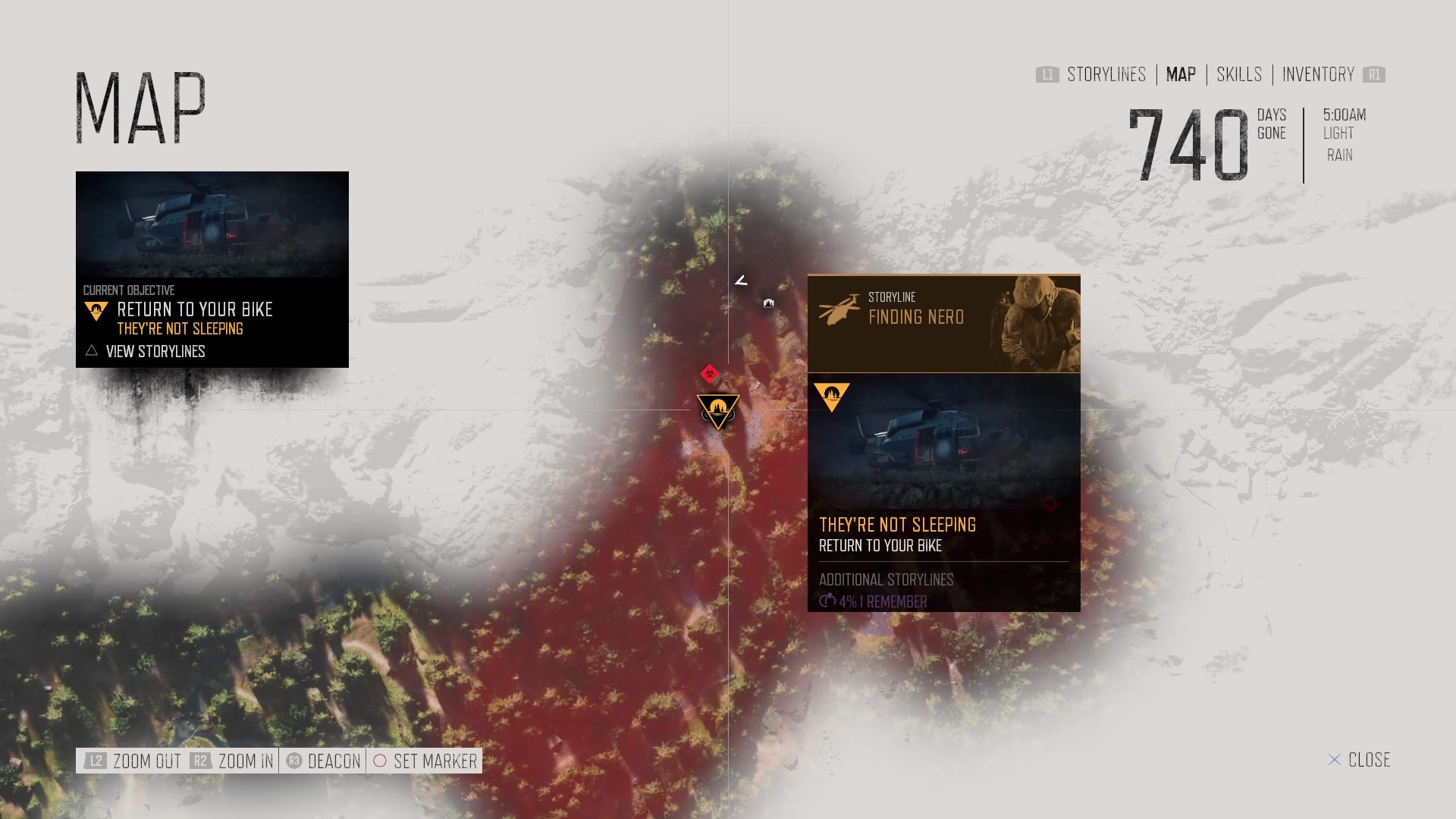Go to the Inventory tab
The image size is (1456, 819).
click(x=1318, y=74)
